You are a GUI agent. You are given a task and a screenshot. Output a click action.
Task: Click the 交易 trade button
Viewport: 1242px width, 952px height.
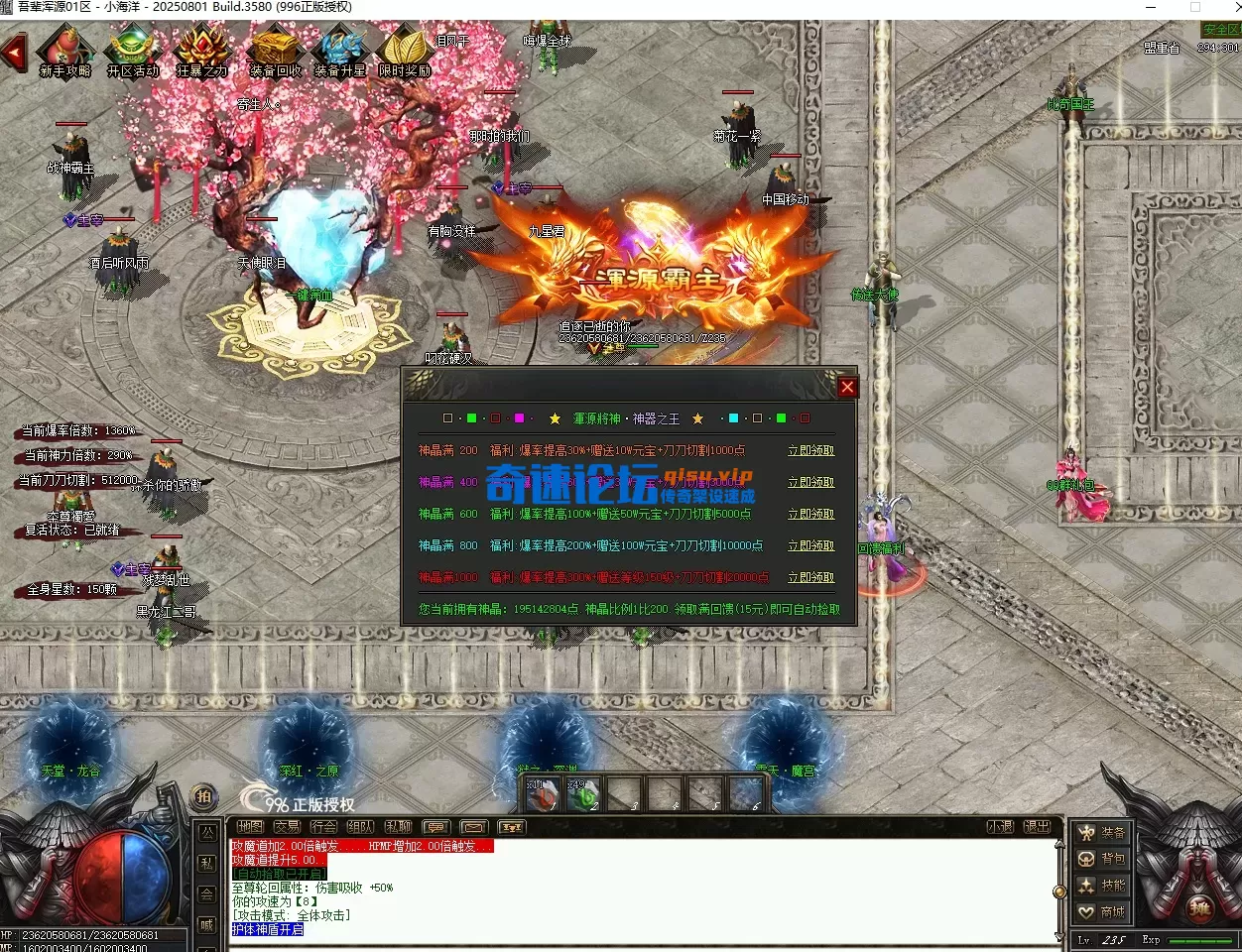[287, 826]
